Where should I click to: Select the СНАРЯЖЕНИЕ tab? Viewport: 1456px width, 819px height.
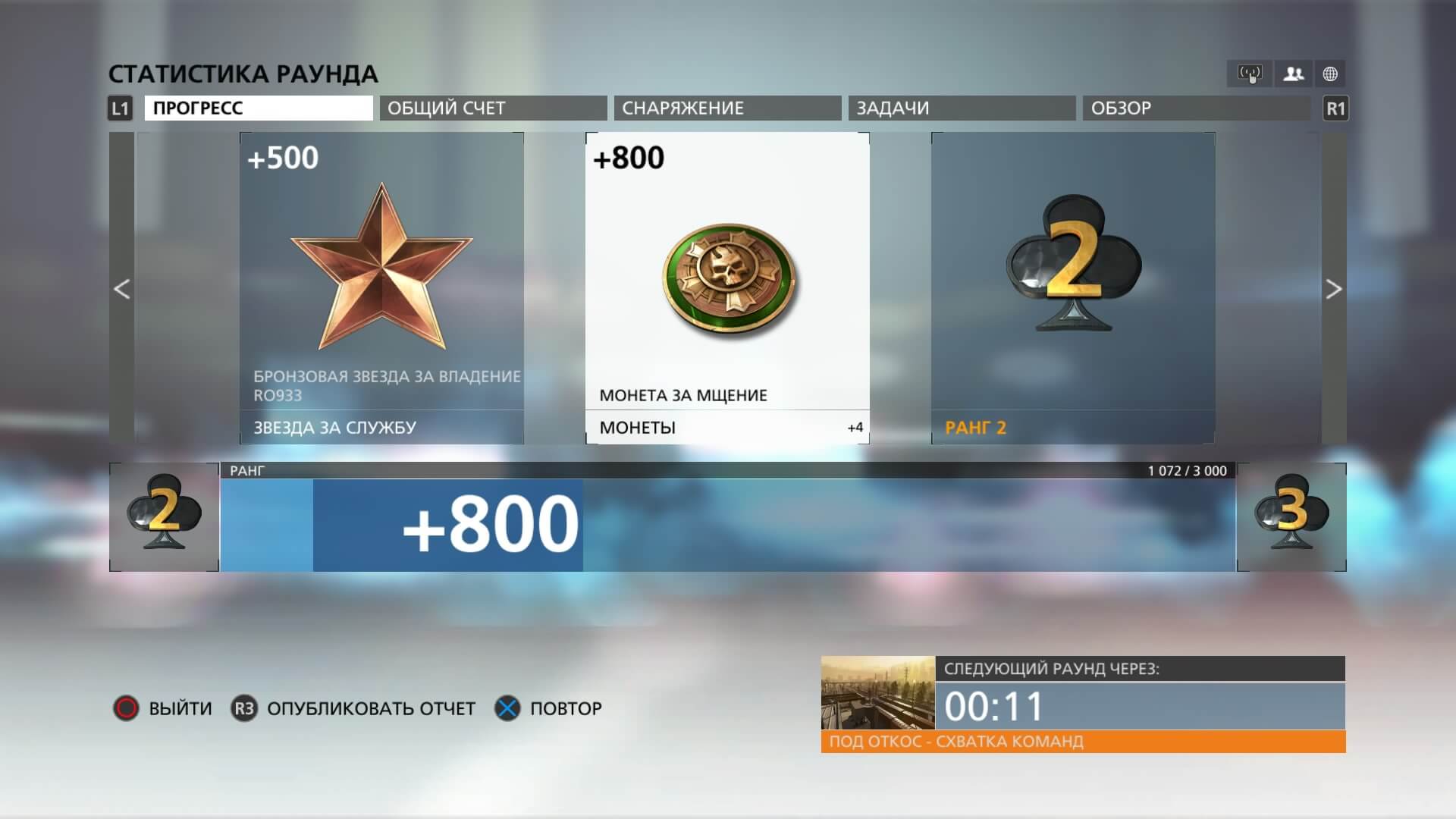pos(726,108)
